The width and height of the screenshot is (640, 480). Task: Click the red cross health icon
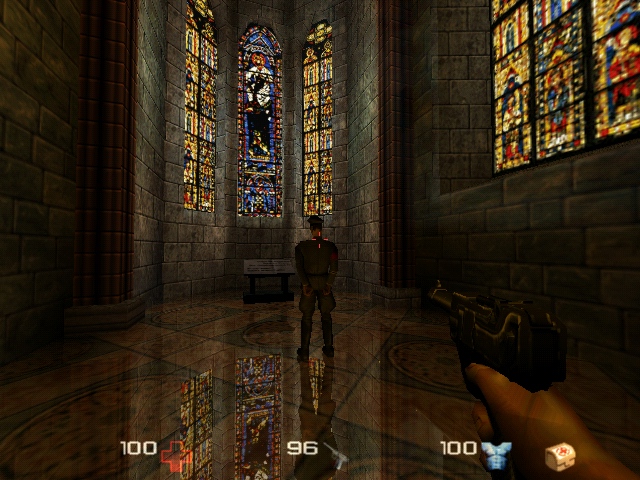175,453
